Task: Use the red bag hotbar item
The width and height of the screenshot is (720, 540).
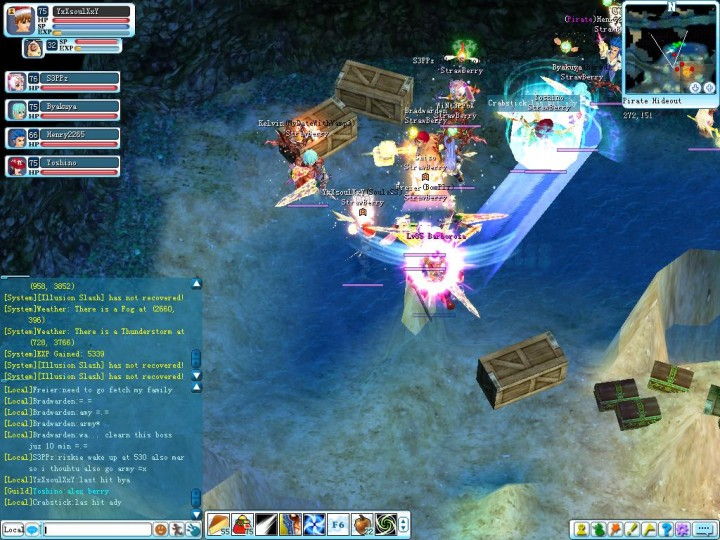Action: click(x=241, y=523)
